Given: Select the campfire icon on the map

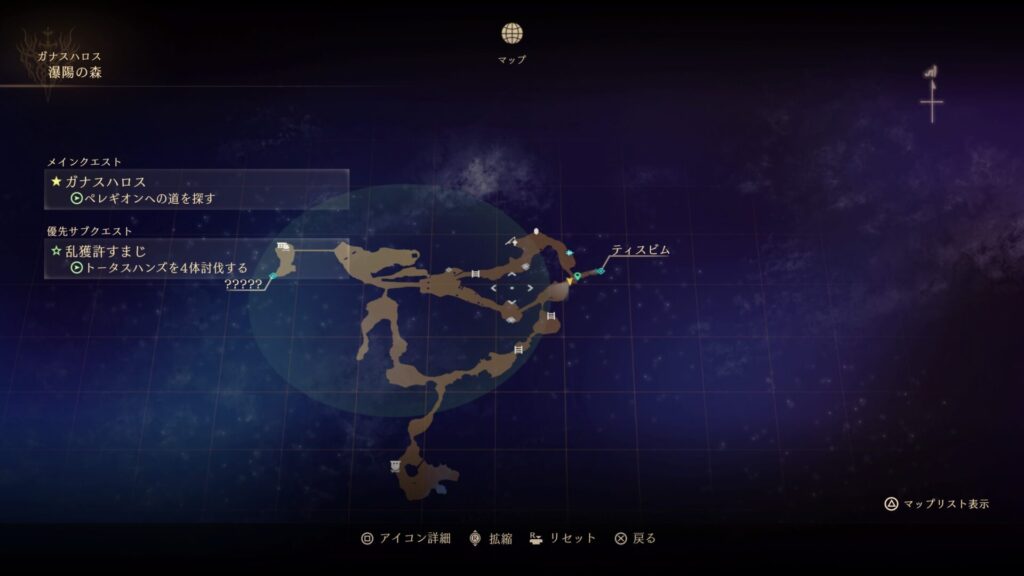Looking at the screenshot, I should (514, 241).
